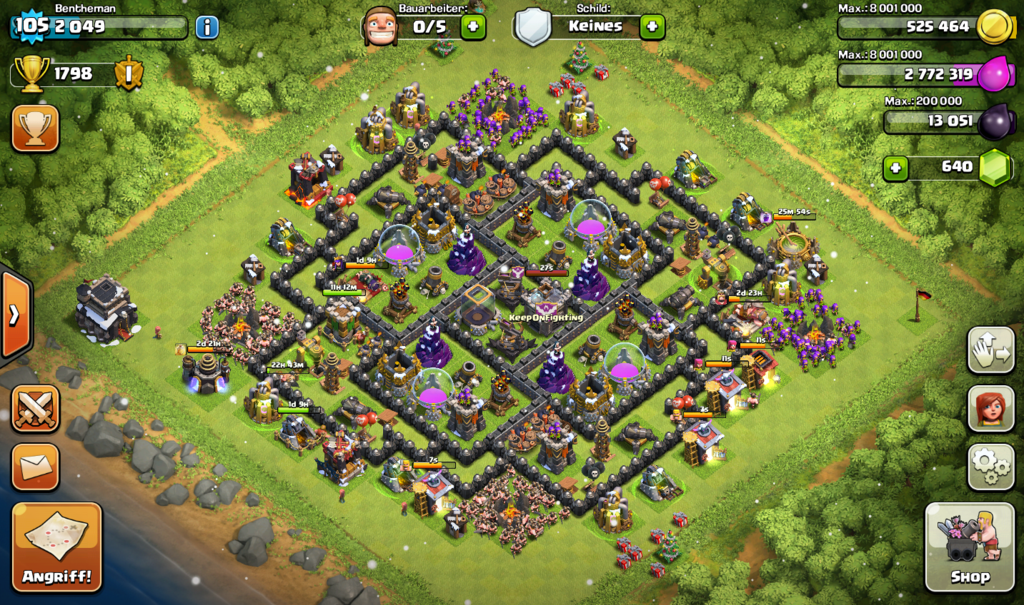Start an attack with Angriff! button
This screenshot has height=605, width=1024.
[x=57, y=547]
